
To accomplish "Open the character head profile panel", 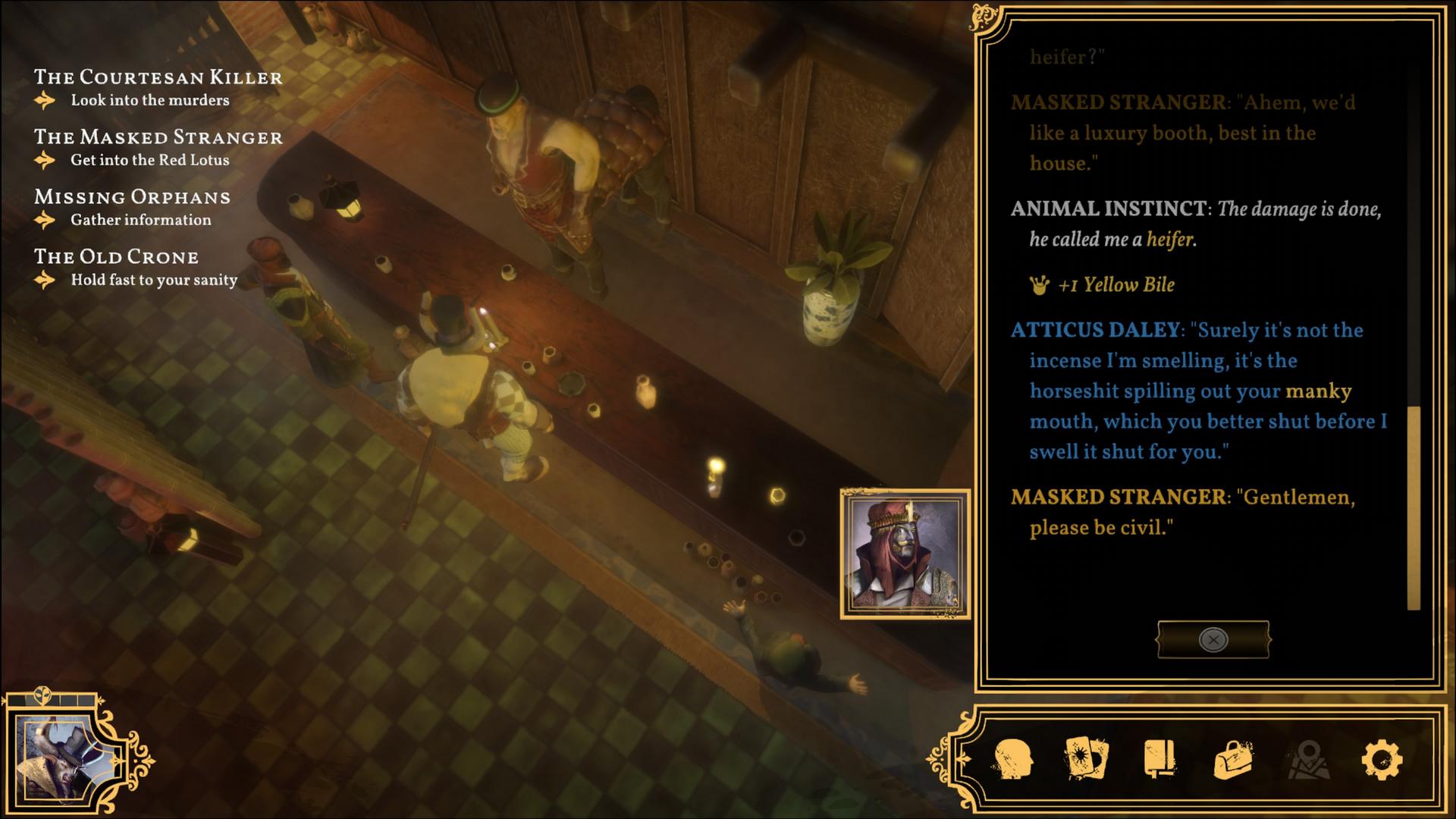I will [1013, 758].
